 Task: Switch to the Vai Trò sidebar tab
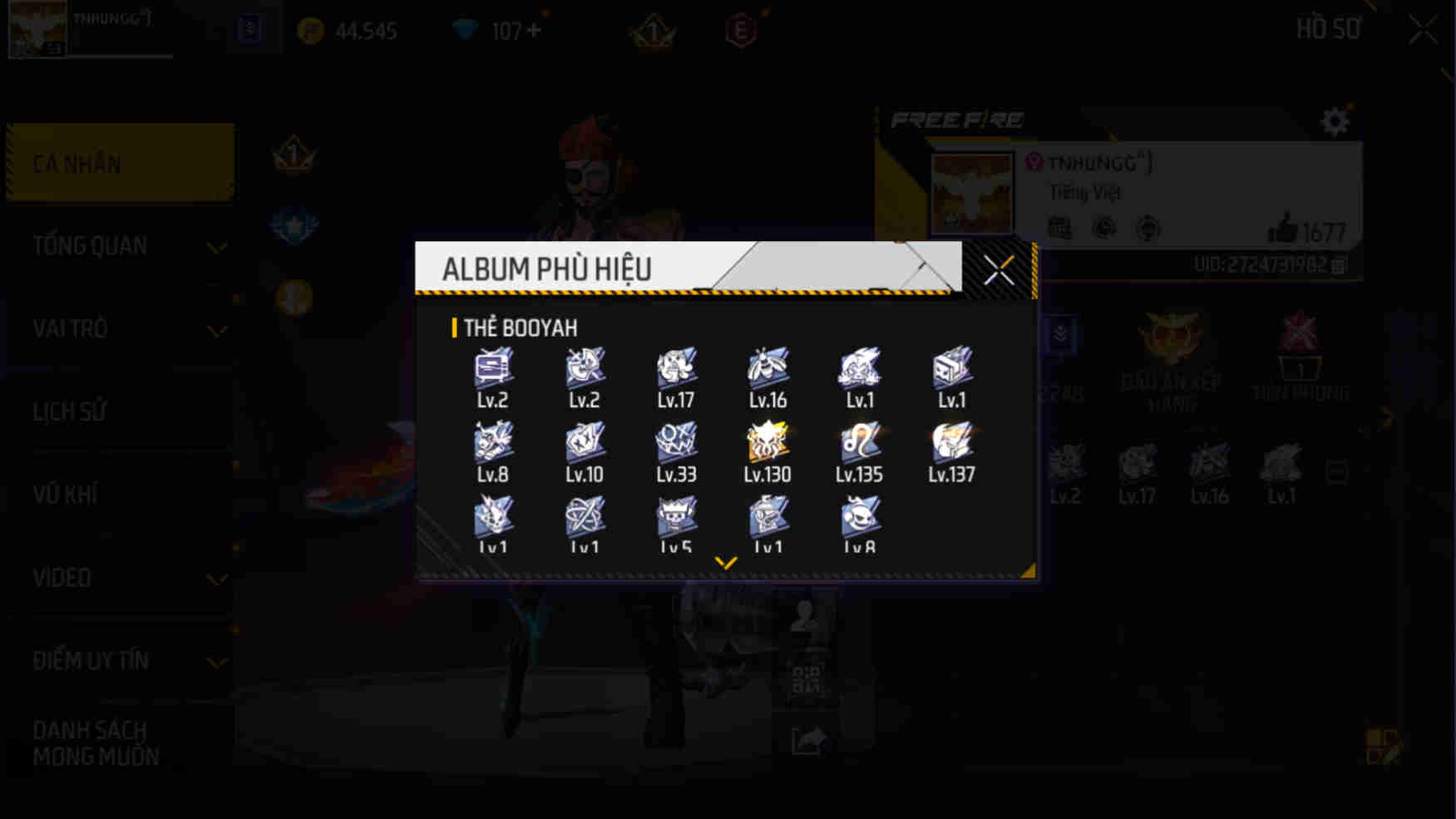[71, 328]
